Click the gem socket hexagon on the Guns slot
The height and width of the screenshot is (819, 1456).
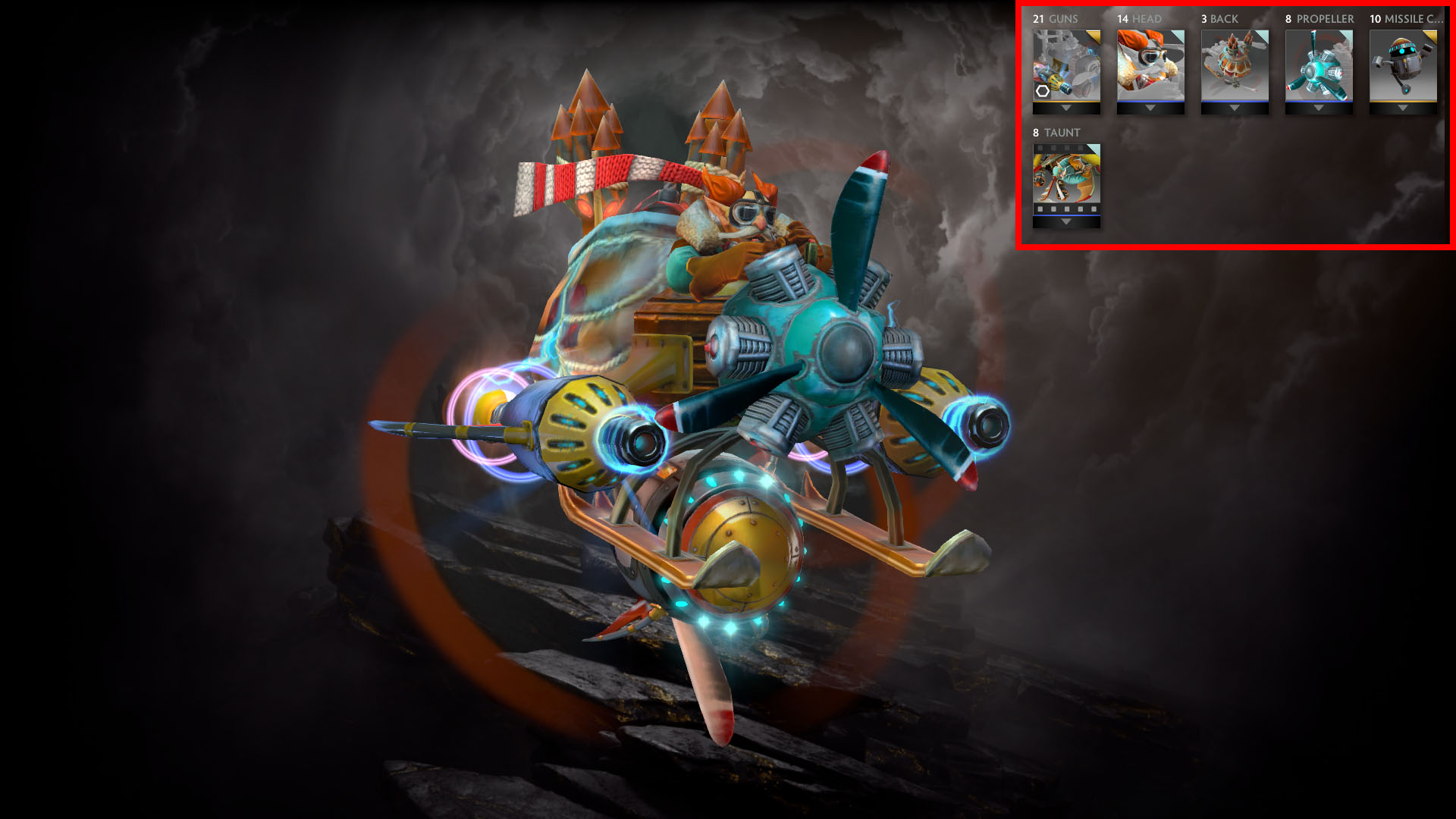tap(1043, 91)
